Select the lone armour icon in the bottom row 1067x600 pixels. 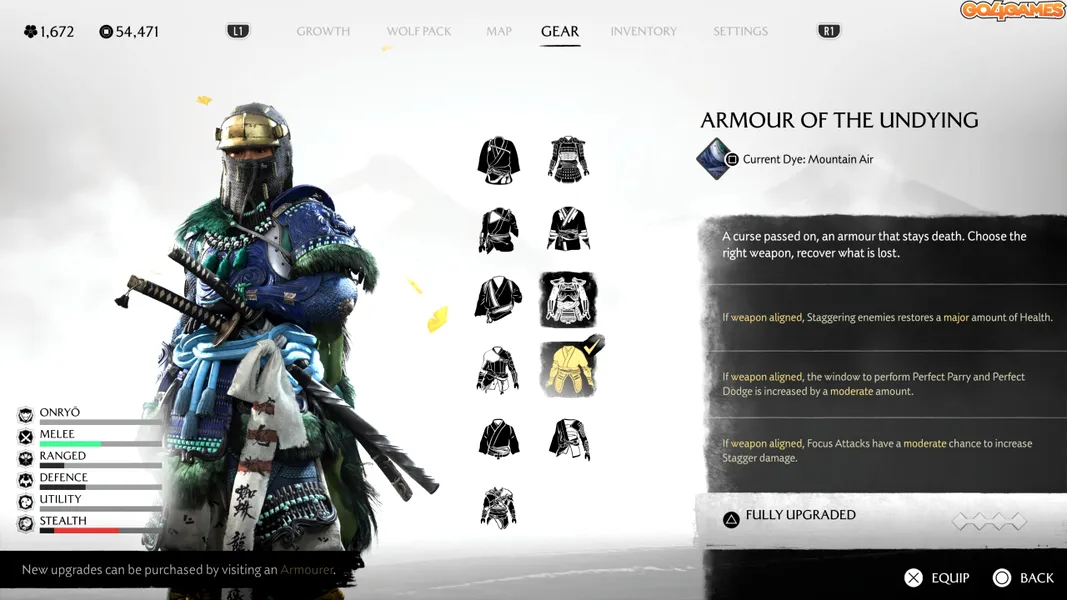(x=498, y=508)
